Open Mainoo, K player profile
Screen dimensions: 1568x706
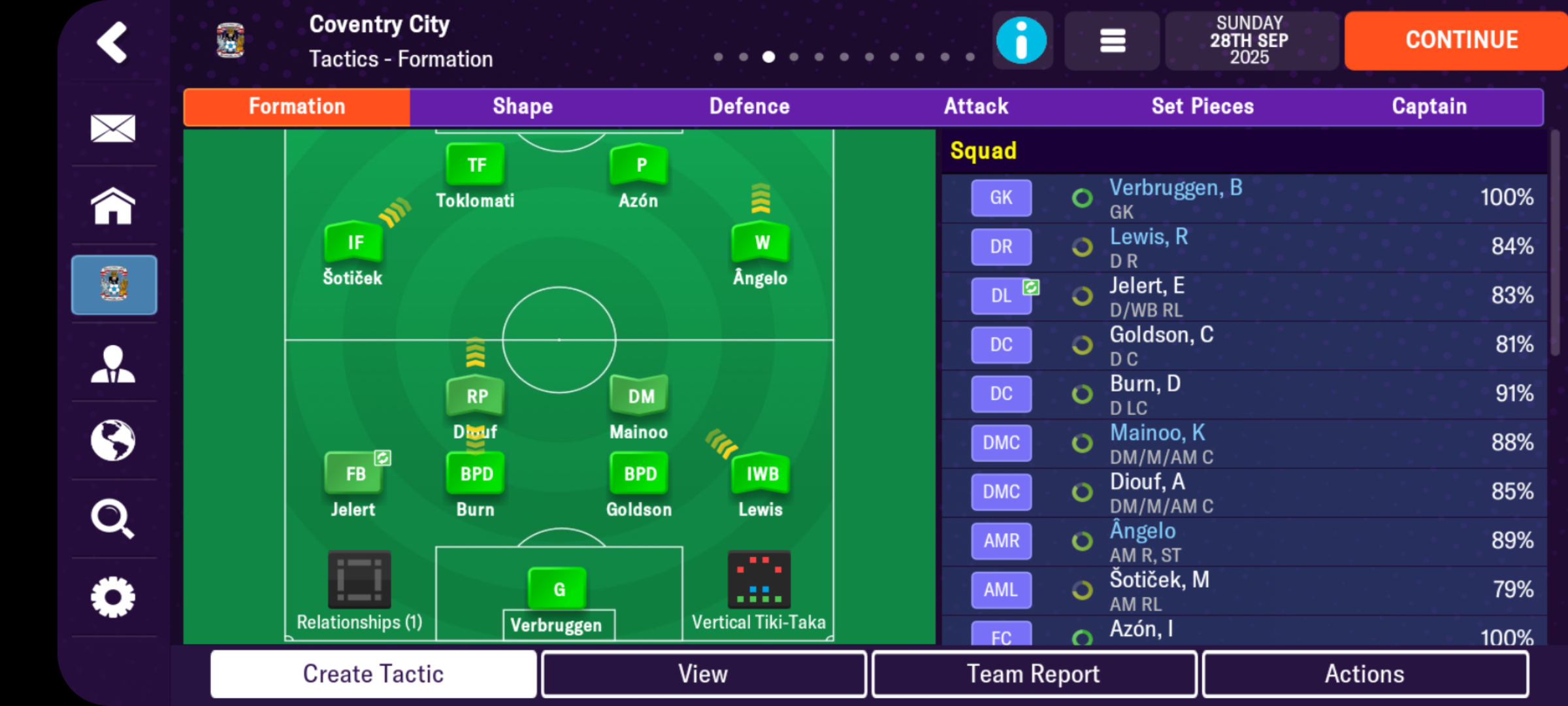pyautogui.click(x=1158, y=432)
